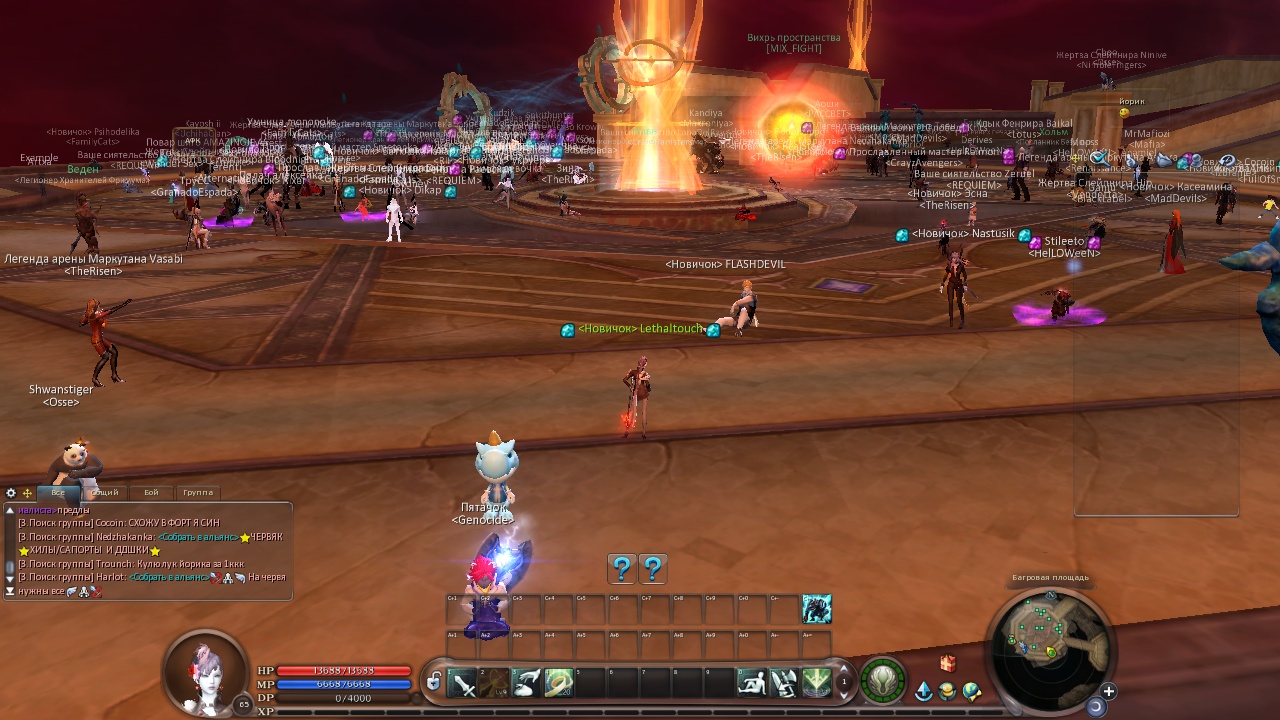Toggle the hotbar lock padlock
Screen dimensions: 1280x720
pyautogui.click(x=434, y=682)
